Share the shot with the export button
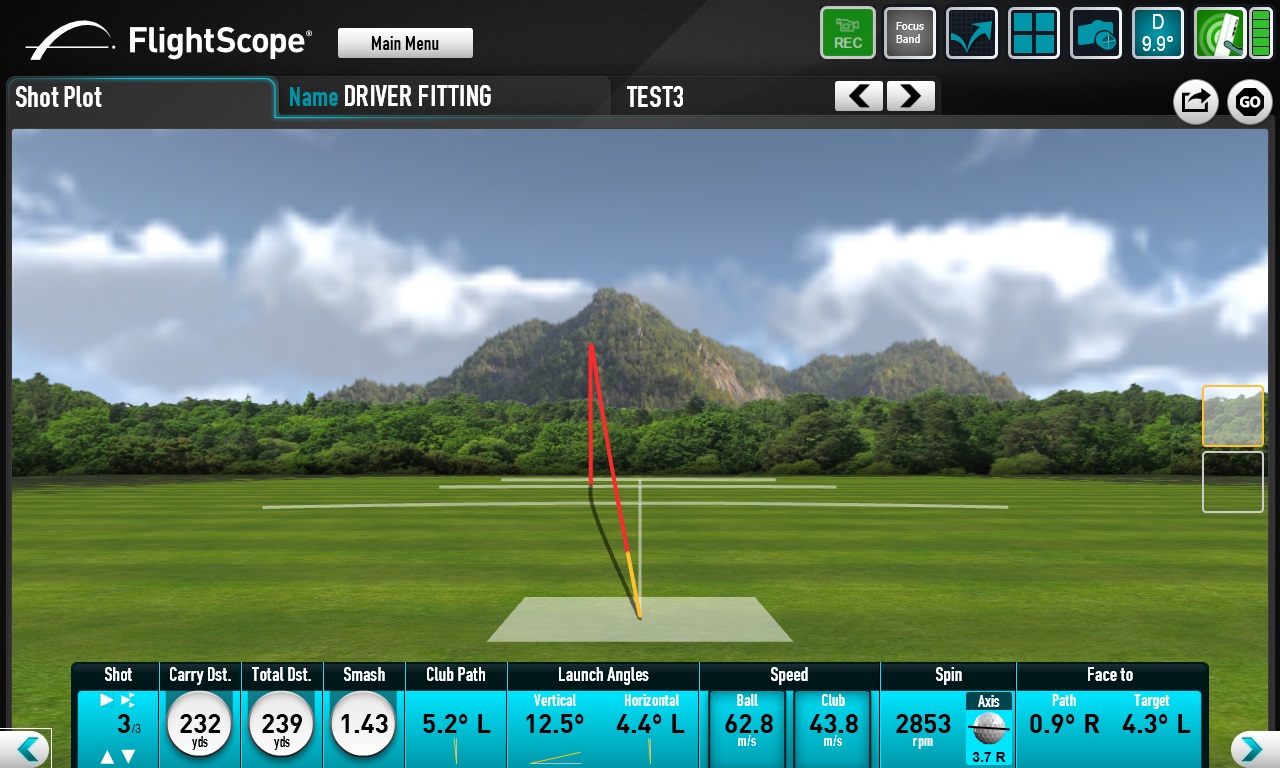The width and height of the screenshot is (1280, 768). [1195, 102]
